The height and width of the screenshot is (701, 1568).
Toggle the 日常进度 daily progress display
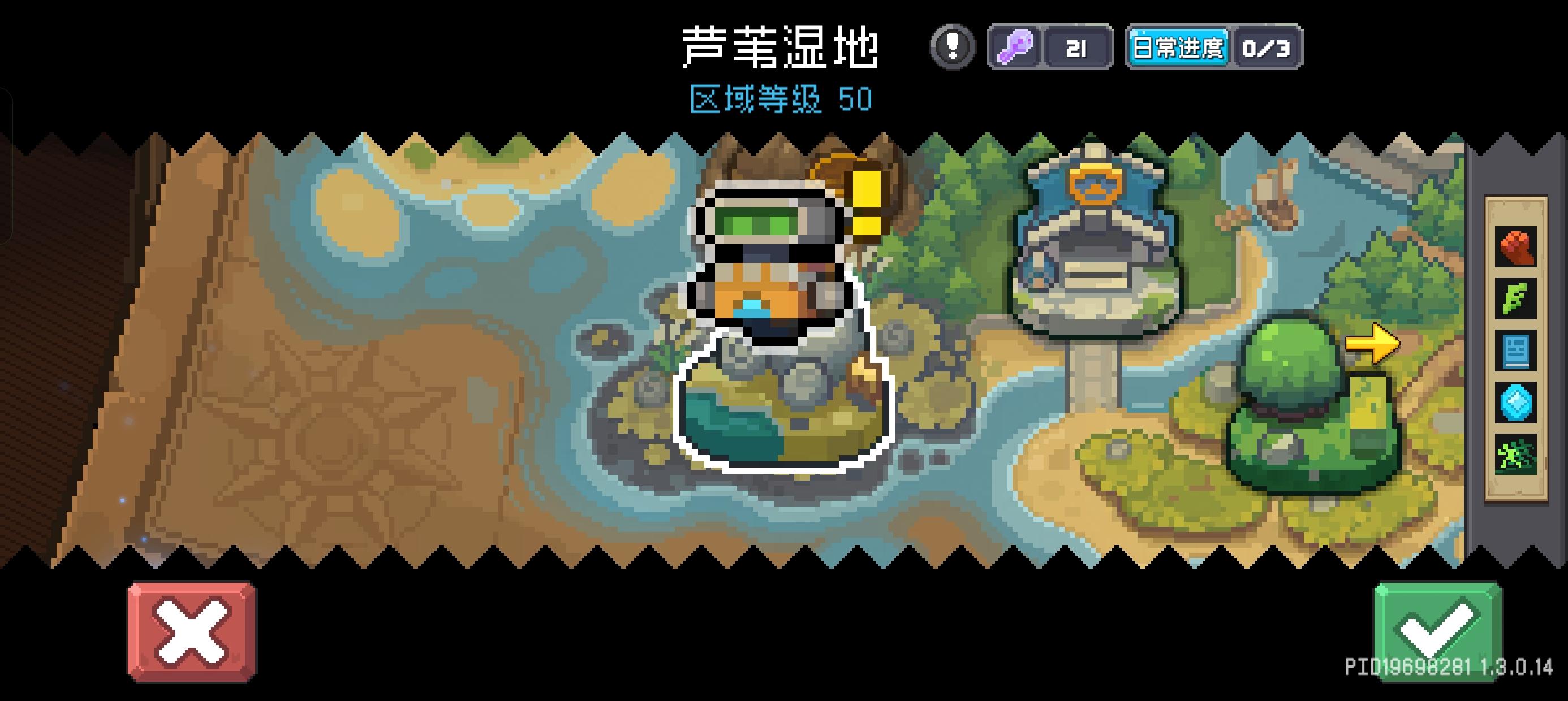(1179, 47)
